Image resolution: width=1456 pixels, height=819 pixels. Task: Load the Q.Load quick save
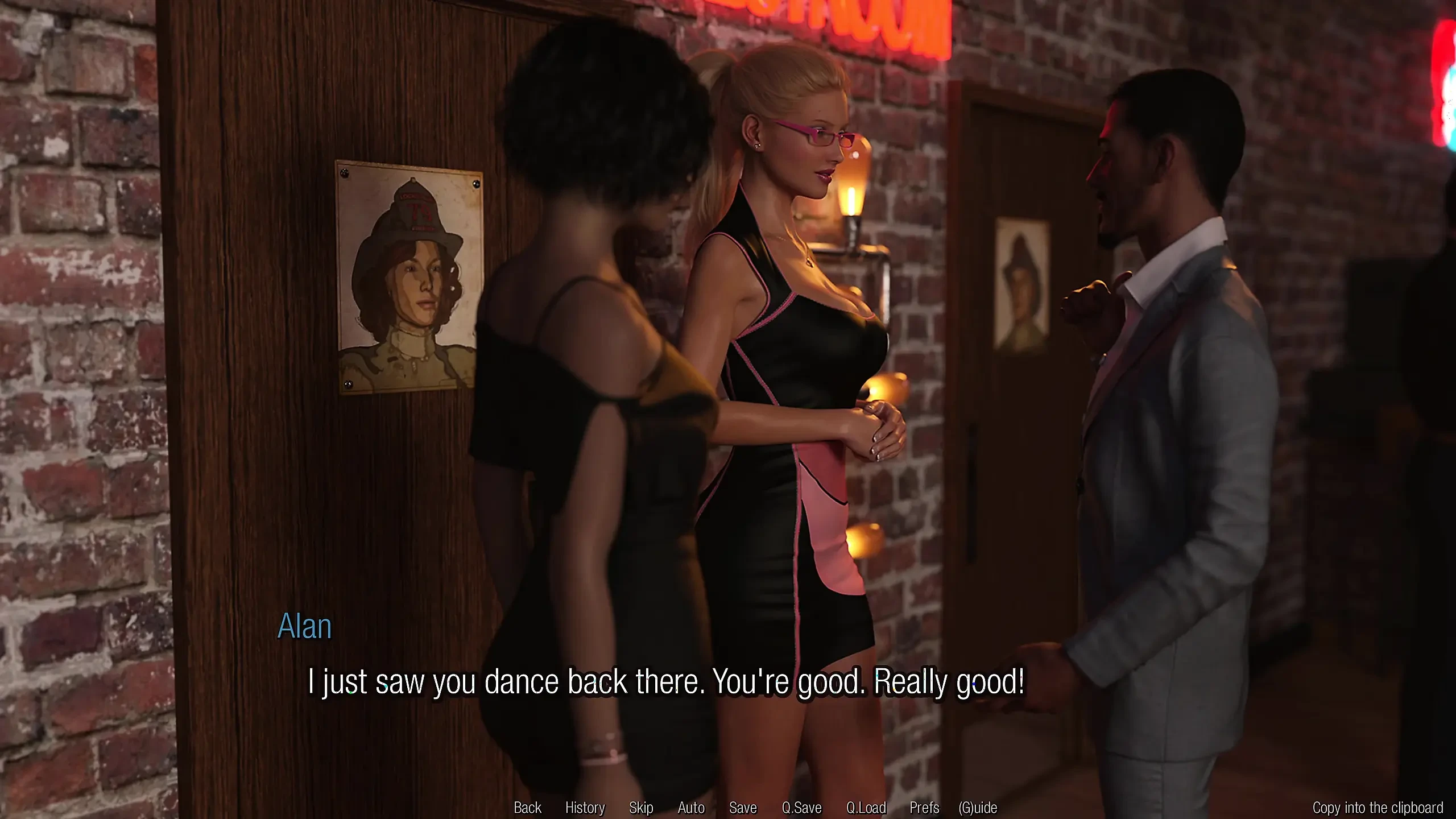click(867, 808)
